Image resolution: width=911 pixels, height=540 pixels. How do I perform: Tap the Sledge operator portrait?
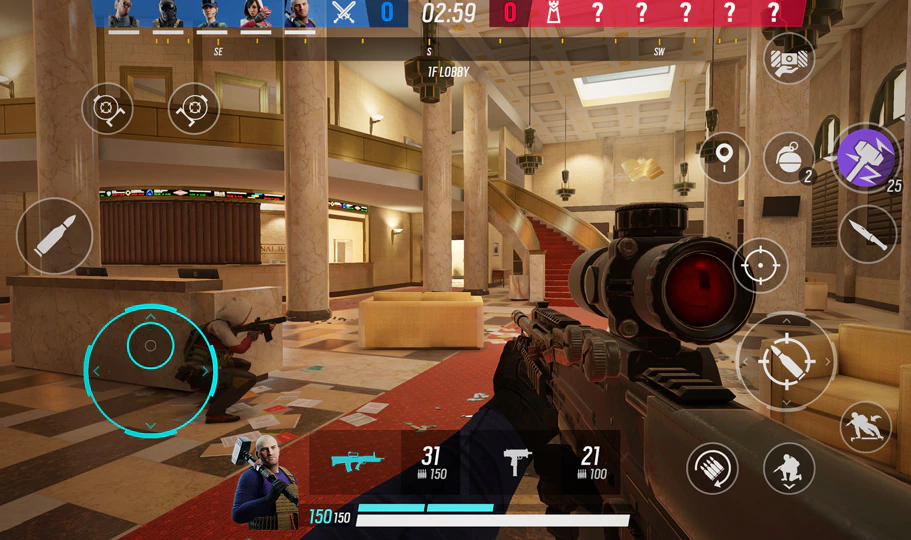(265, 484)
